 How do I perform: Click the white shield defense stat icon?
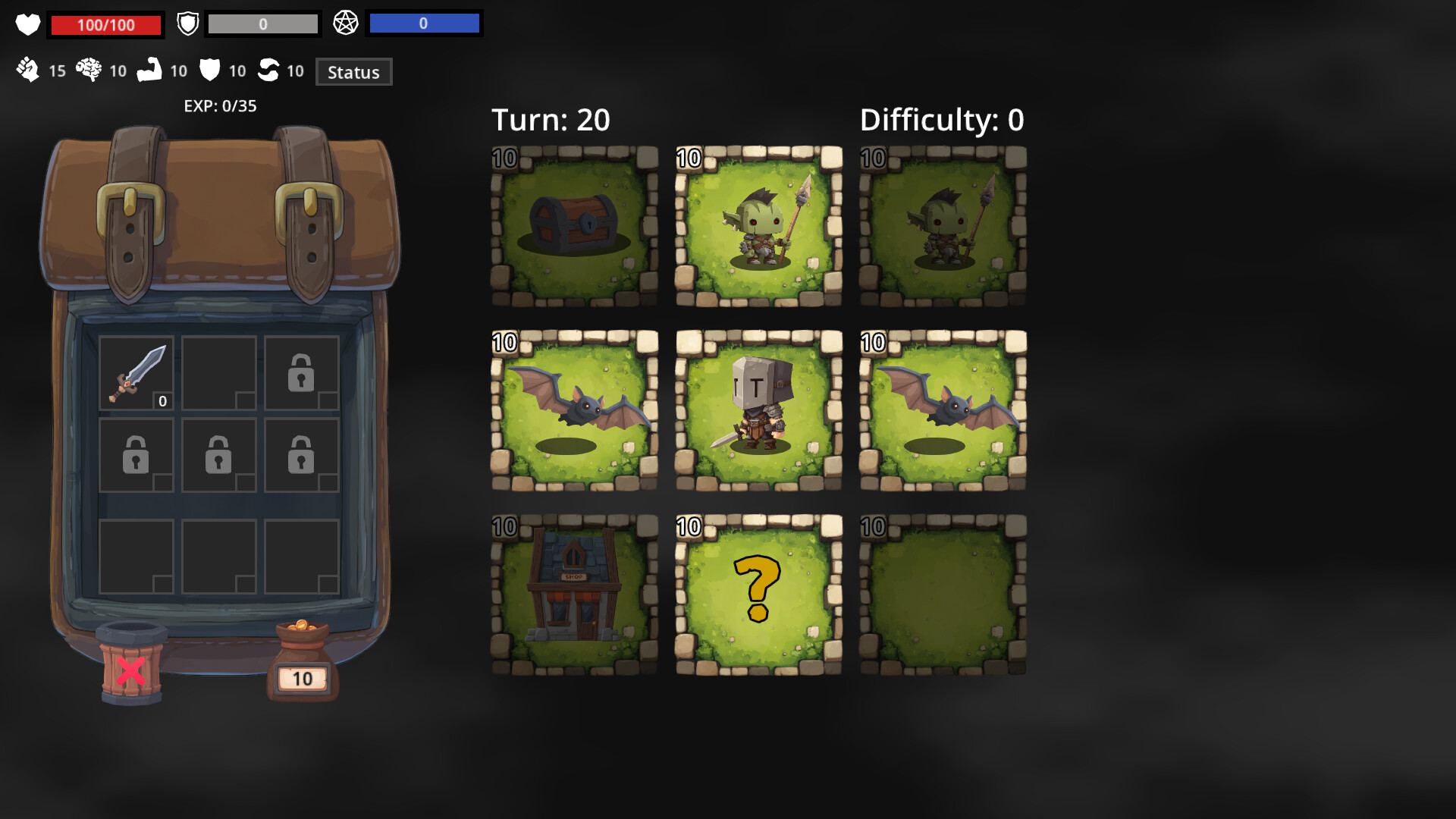point(209,71)
